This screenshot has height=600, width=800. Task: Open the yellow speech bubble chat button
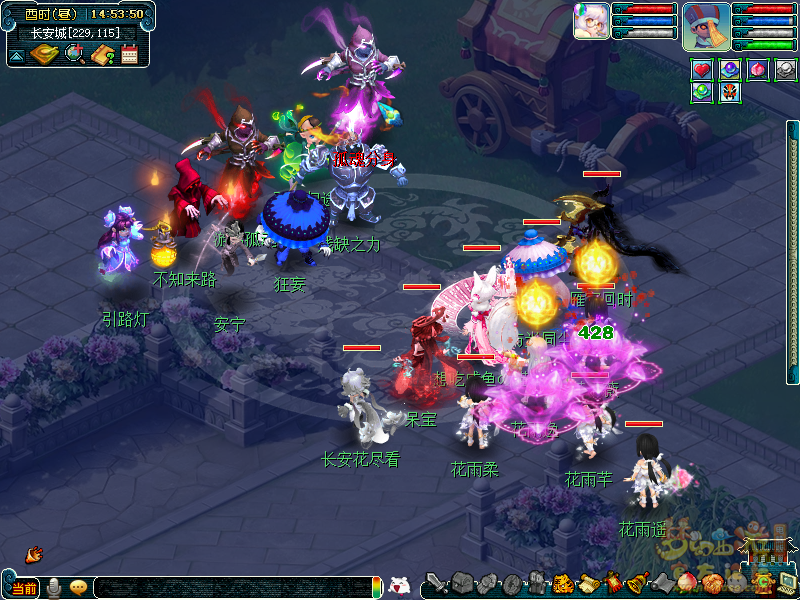pyautogui.click(x=78, y=587)
